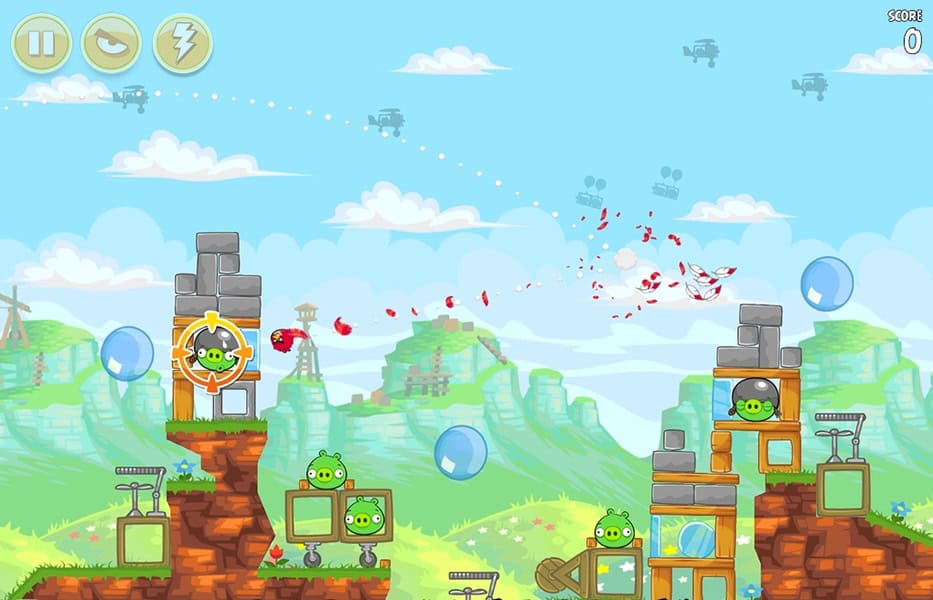Activate the Mighty Eagle eye button
This screenshot has height=600, width=933.
tap(111, 43)
